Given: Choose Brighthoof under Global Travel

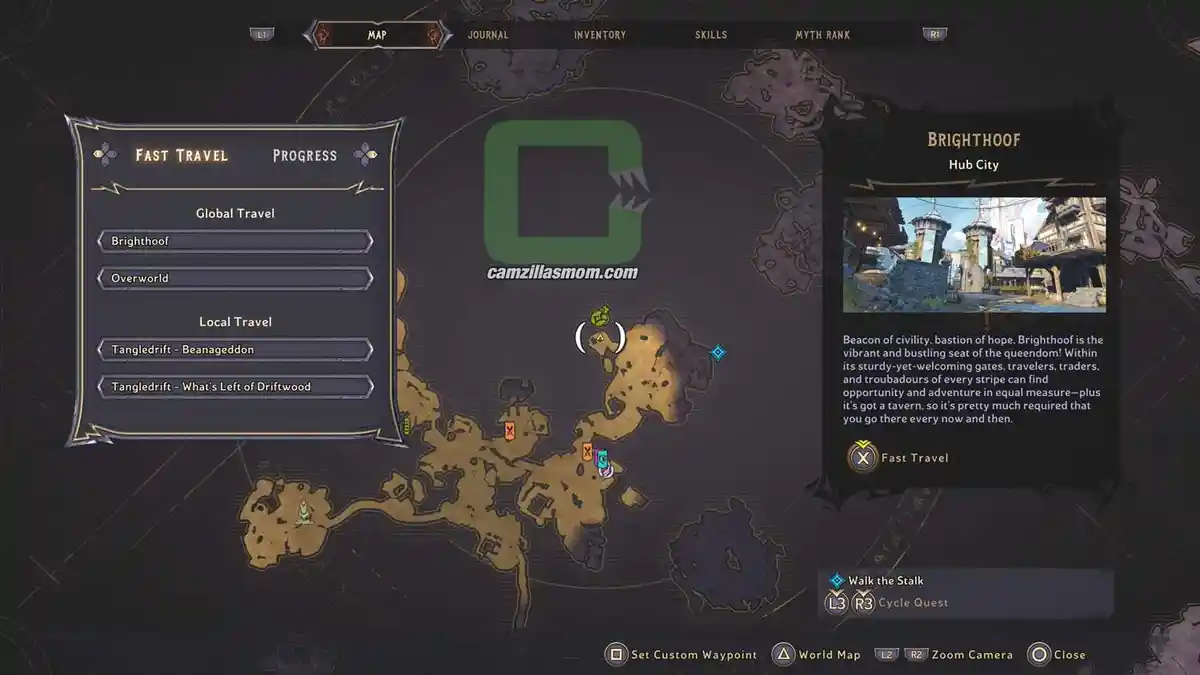Looking at the screenshot, I should [x=235, y=242].
